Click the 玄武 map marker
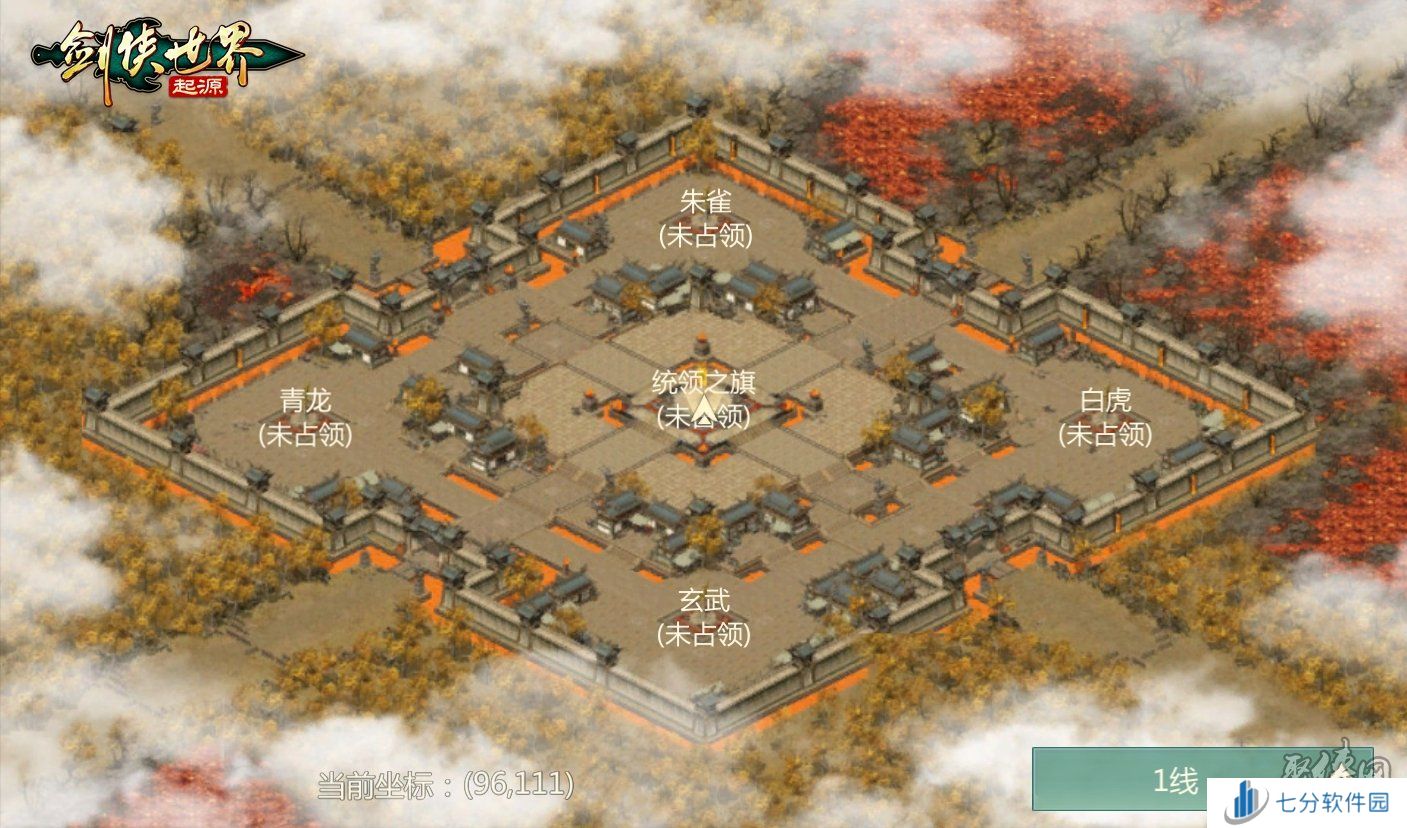Viewport: 1407px width, 828px height. (x=704, y=616)
